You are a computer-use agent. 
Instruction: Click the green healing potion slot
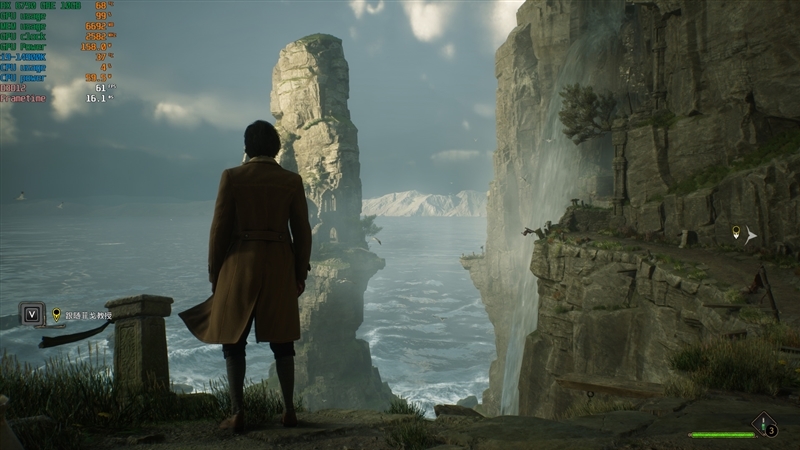tap(765, 426)
